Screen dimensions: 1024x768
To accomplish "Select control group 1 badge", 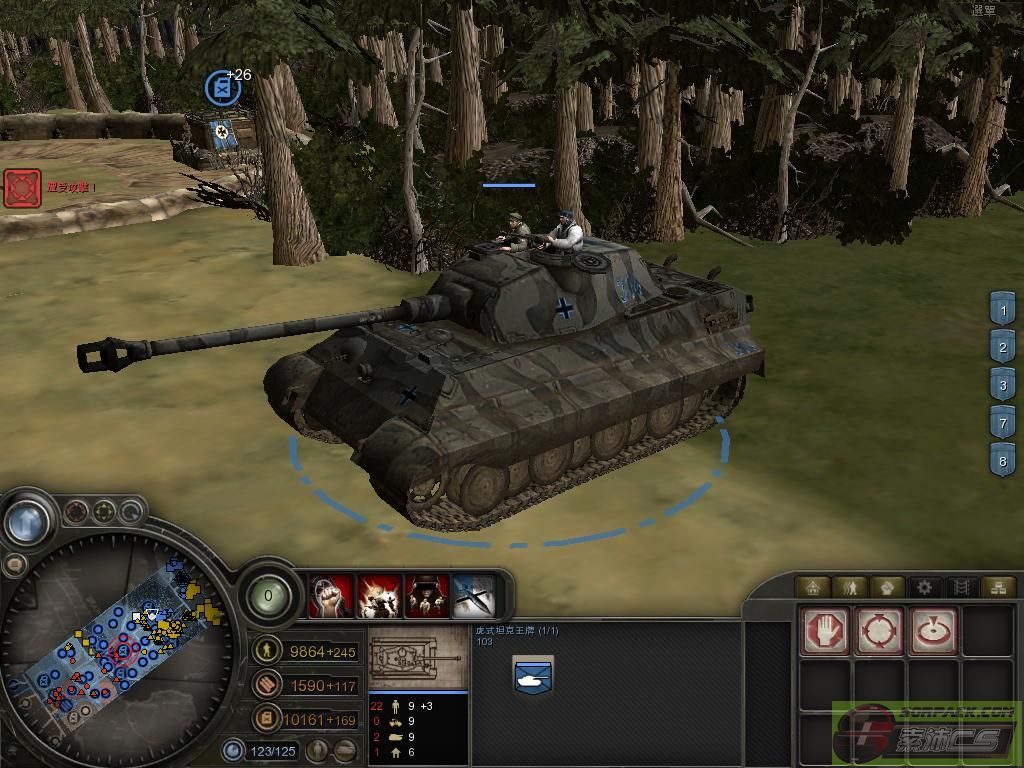I will (1003, 311).
